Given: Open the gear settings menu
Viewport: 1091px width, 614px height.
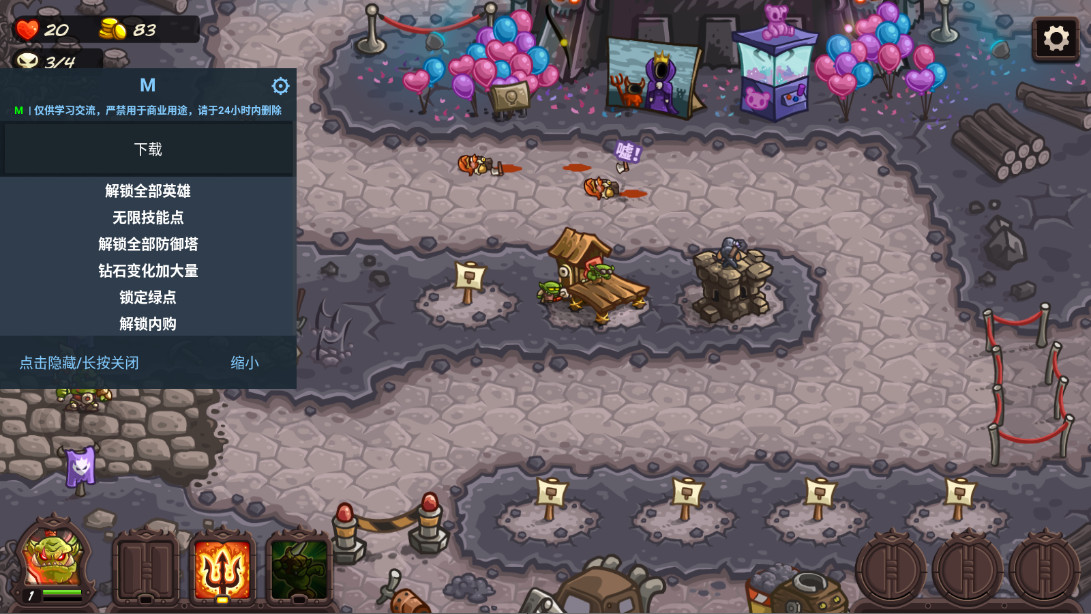Looking at the screenshot, I should pyautogui.click(x=1056, y=39).
